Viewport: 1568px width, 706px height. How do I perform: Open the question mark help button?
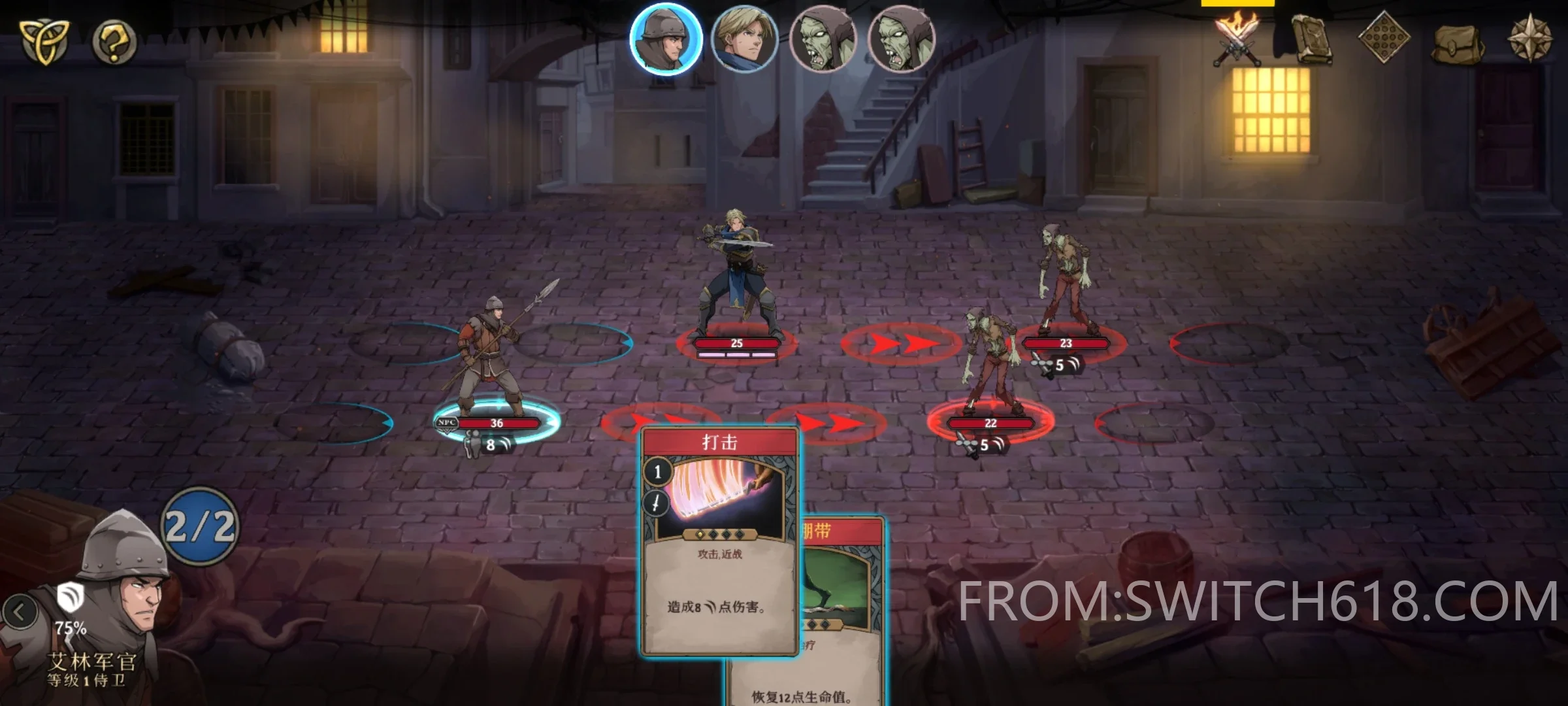(114, 42)
